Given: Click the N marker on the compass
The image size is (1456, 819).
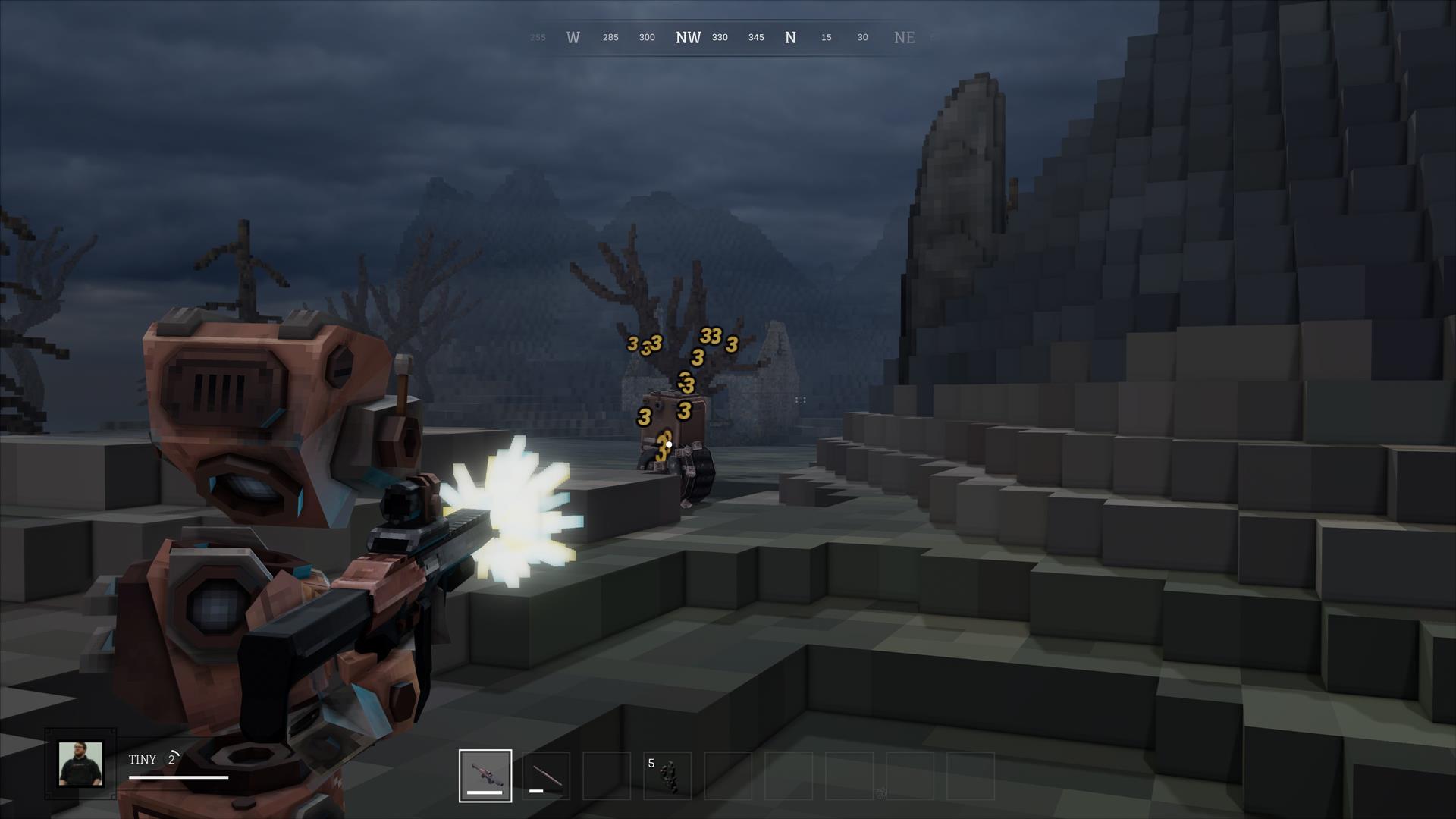Looking at the screenshot, I should [x=790, y=36].
